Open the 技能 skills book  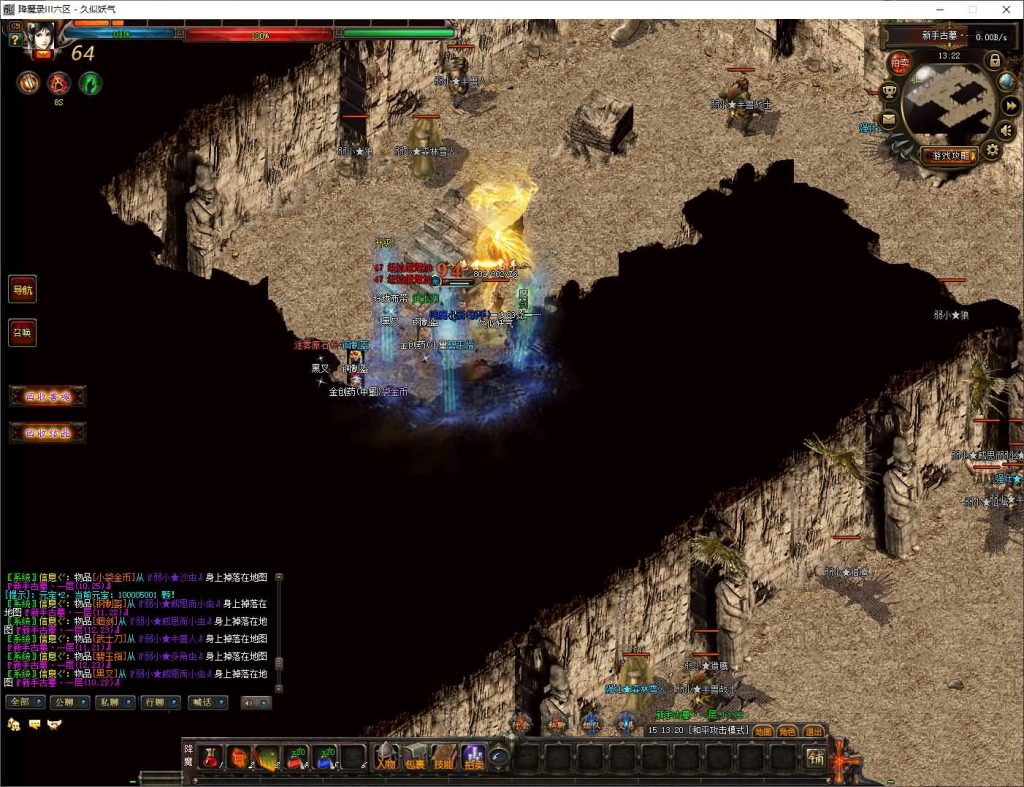(x=444, y=757)
